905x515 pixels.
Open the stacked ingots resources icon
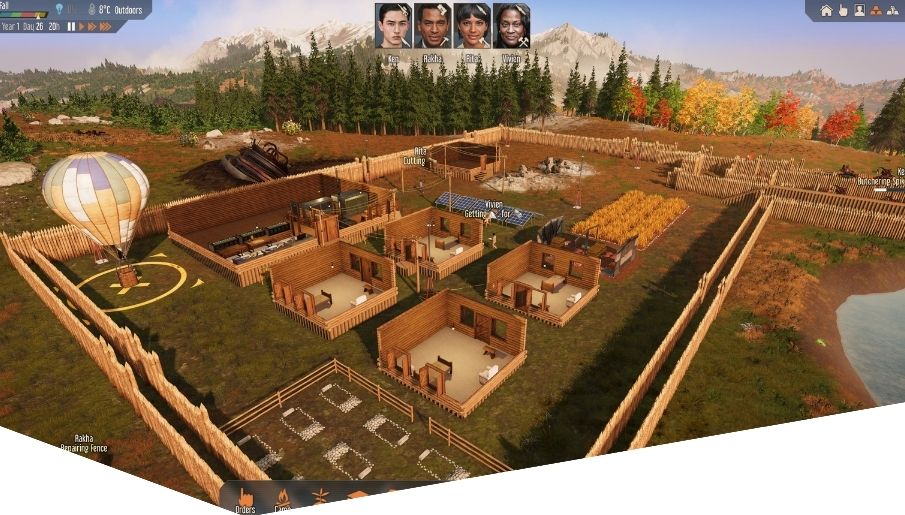(x=876, y=11)
